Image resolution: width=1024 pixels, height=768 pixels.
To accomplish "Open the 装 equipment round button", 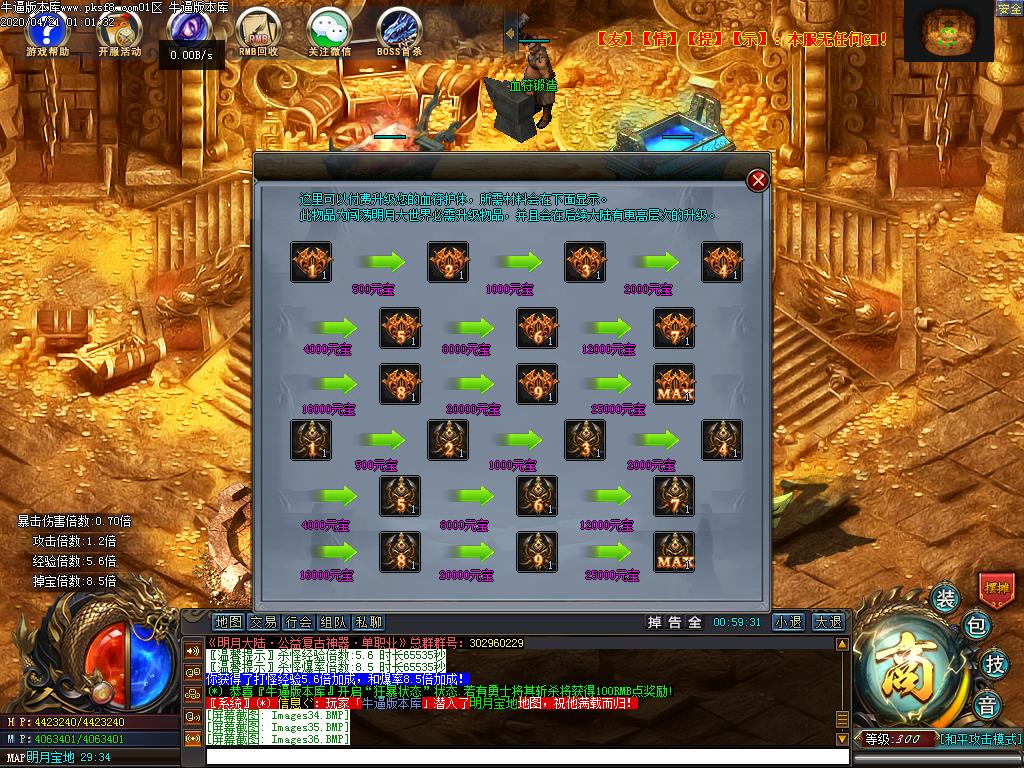I will [945, 598].
